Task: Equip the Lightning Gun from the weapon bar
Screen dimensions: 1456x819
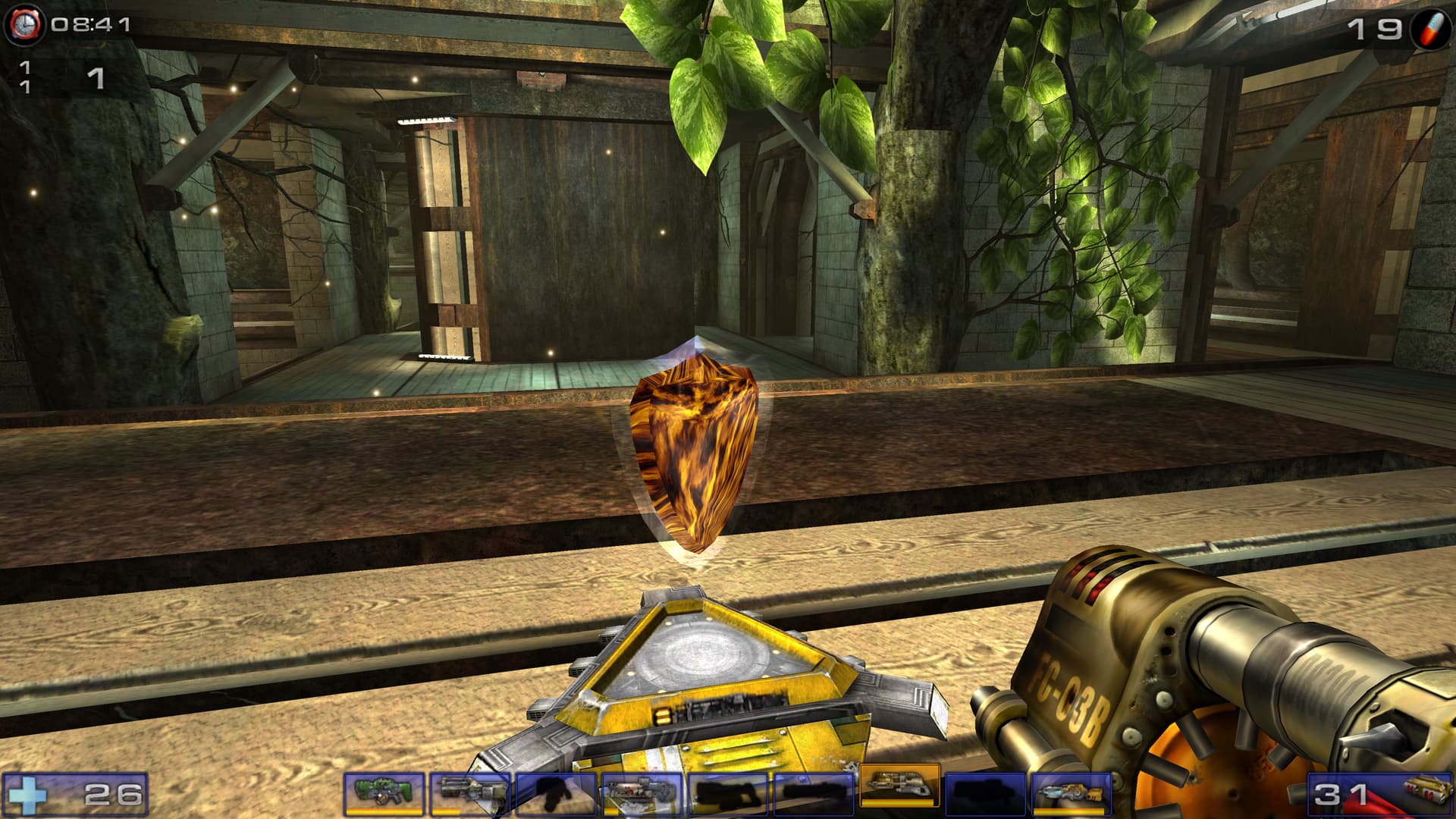Action: tap(1071, 793)
